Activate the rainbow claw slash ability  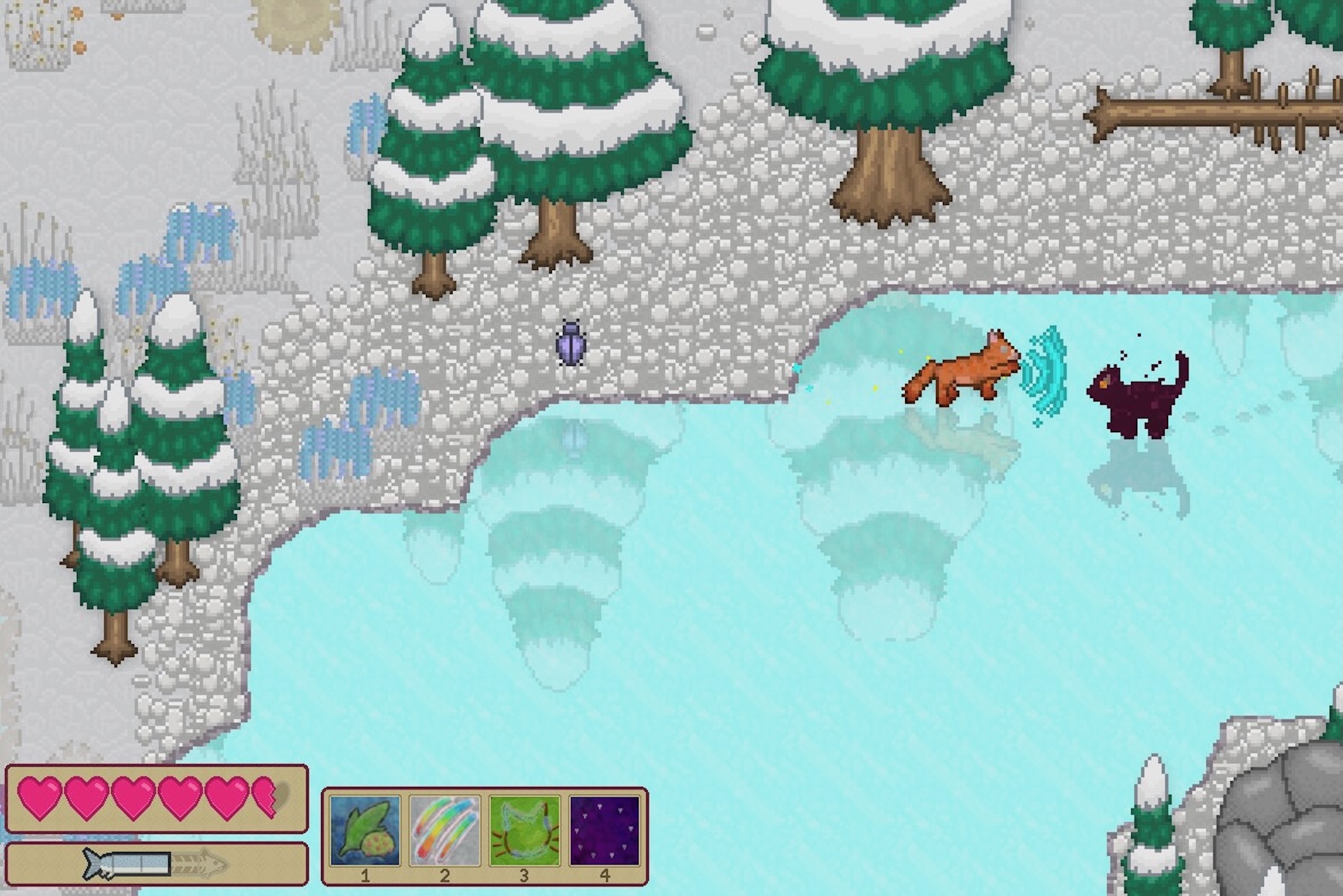(445, 830)
